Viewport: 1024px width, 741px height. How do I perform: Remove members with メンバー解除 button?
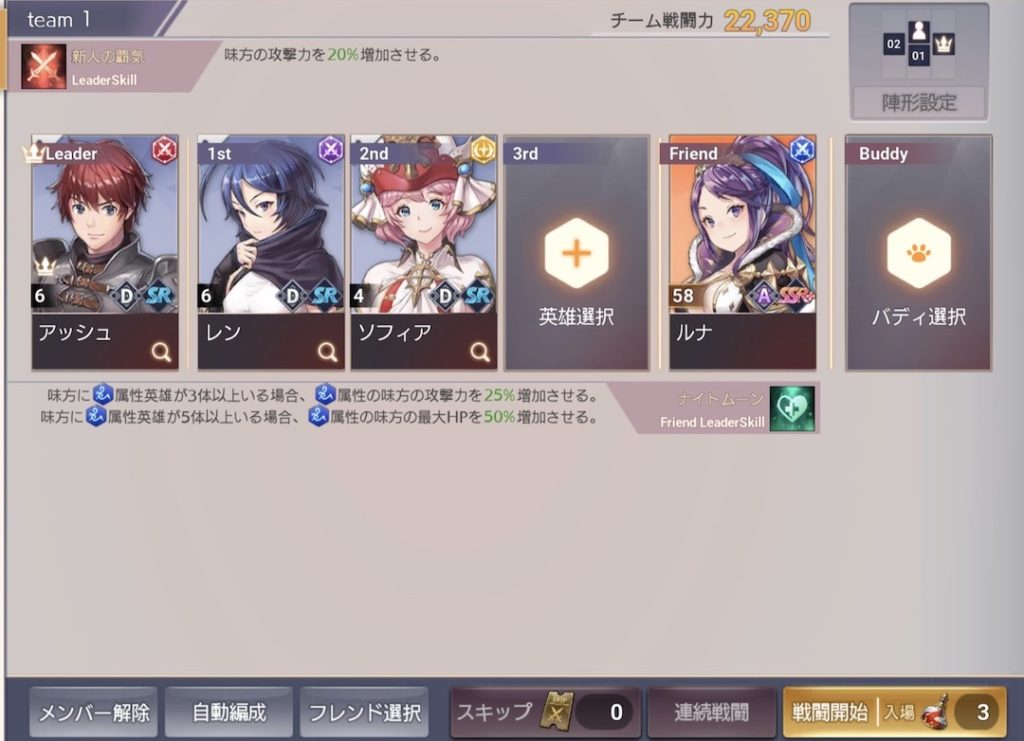94,713
